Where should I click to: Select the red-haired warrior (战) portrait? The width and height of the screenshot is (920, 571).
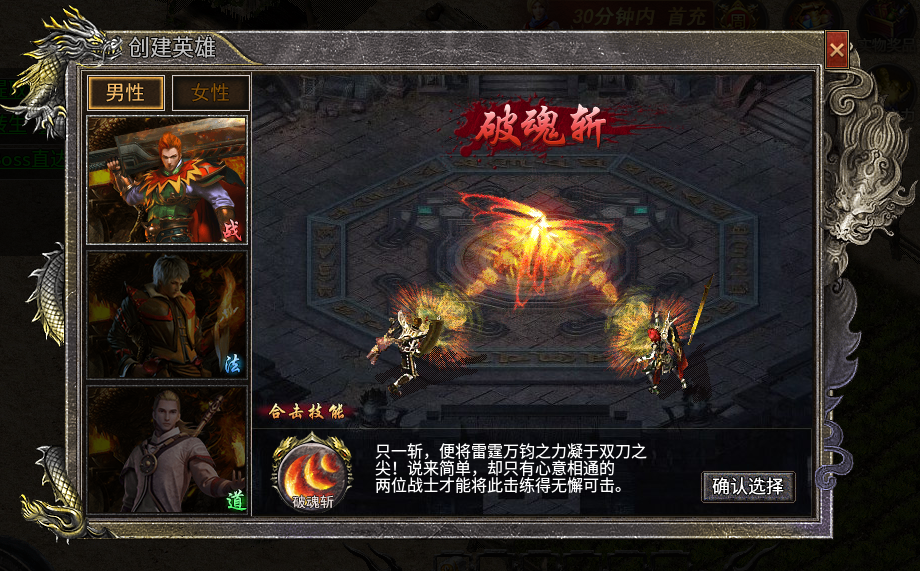[x=167, y=180]
